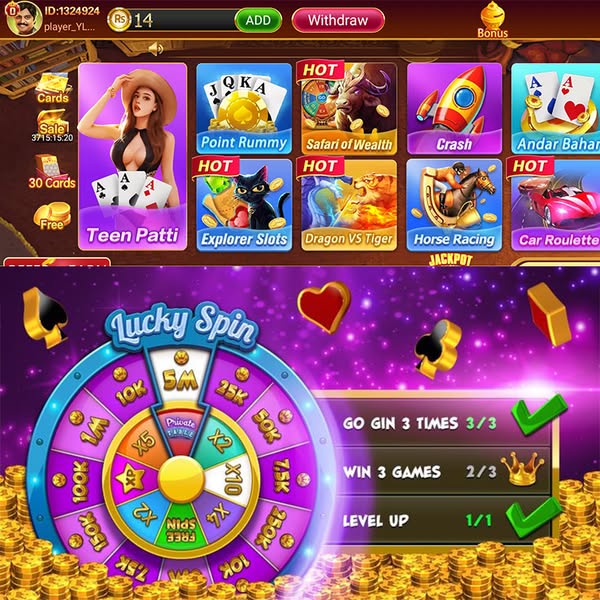The width and height of the screenshot is (600, 600).
Task: Start the Crash rocket game
Action: 454,108
